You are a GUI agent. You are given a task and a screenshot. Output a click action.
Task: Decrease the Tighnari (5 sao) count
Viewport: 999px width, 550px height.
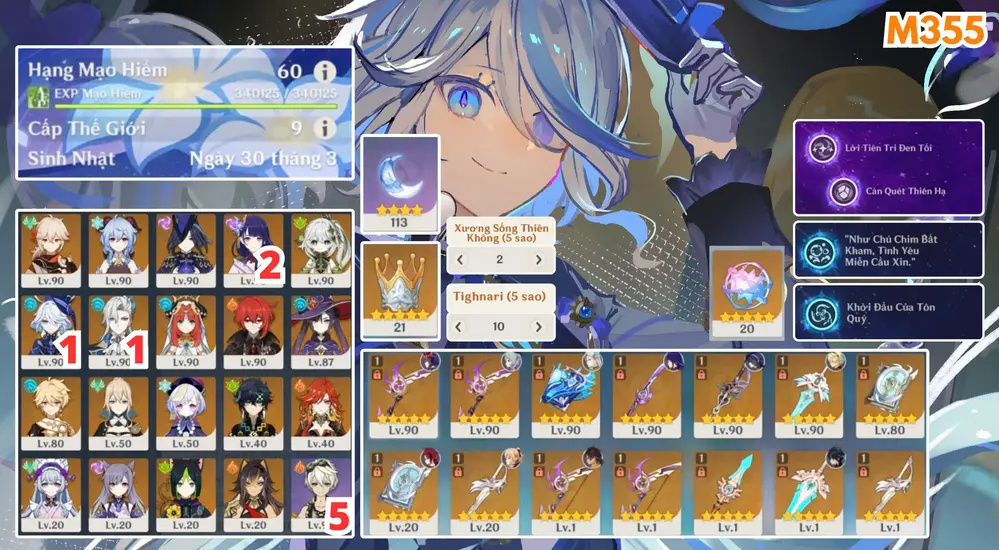tap(459, 326)
